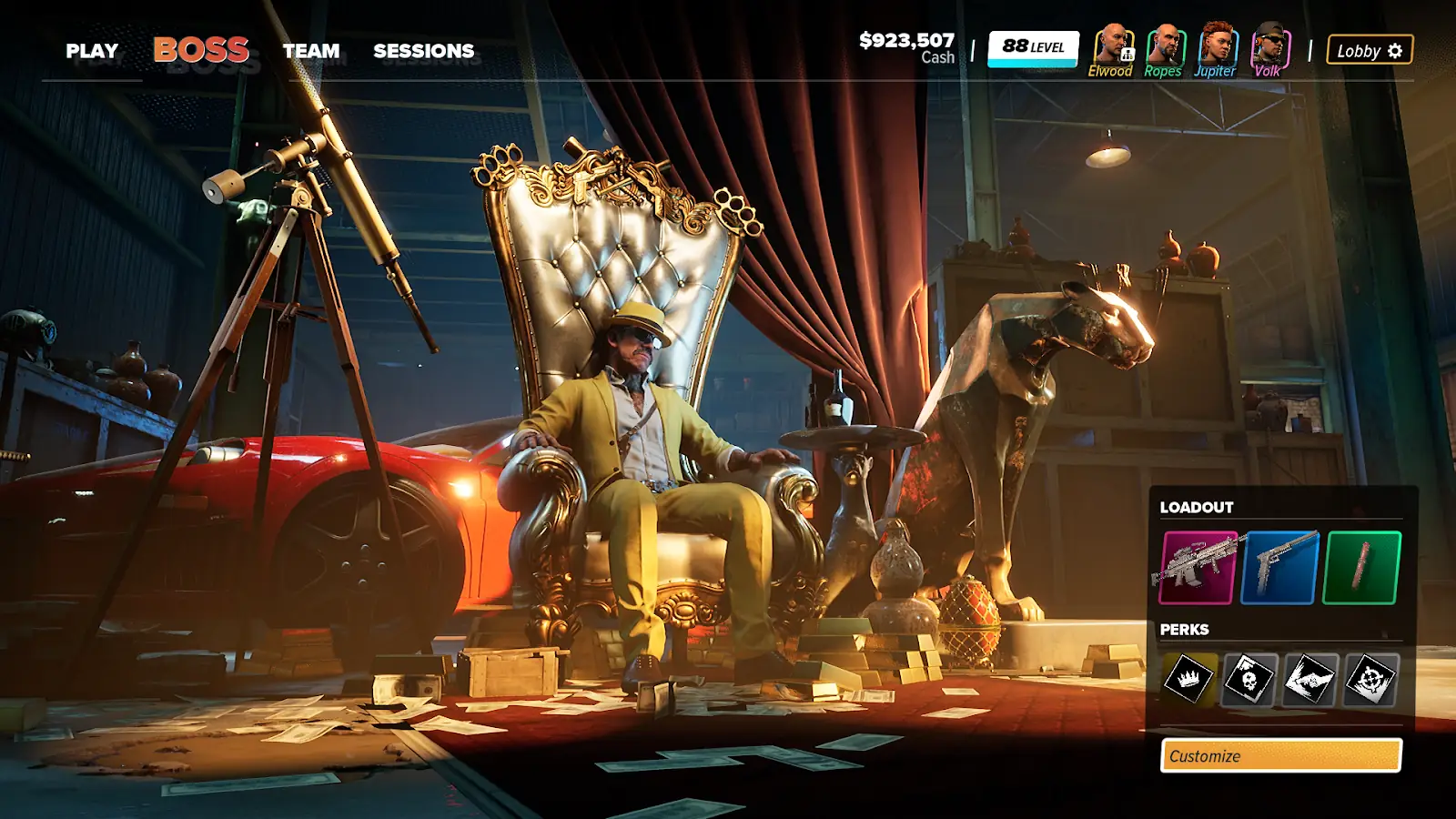Screen dimensions: 1456x819
Task: Open the Lobby settings button
Action: click(1370, 51)
